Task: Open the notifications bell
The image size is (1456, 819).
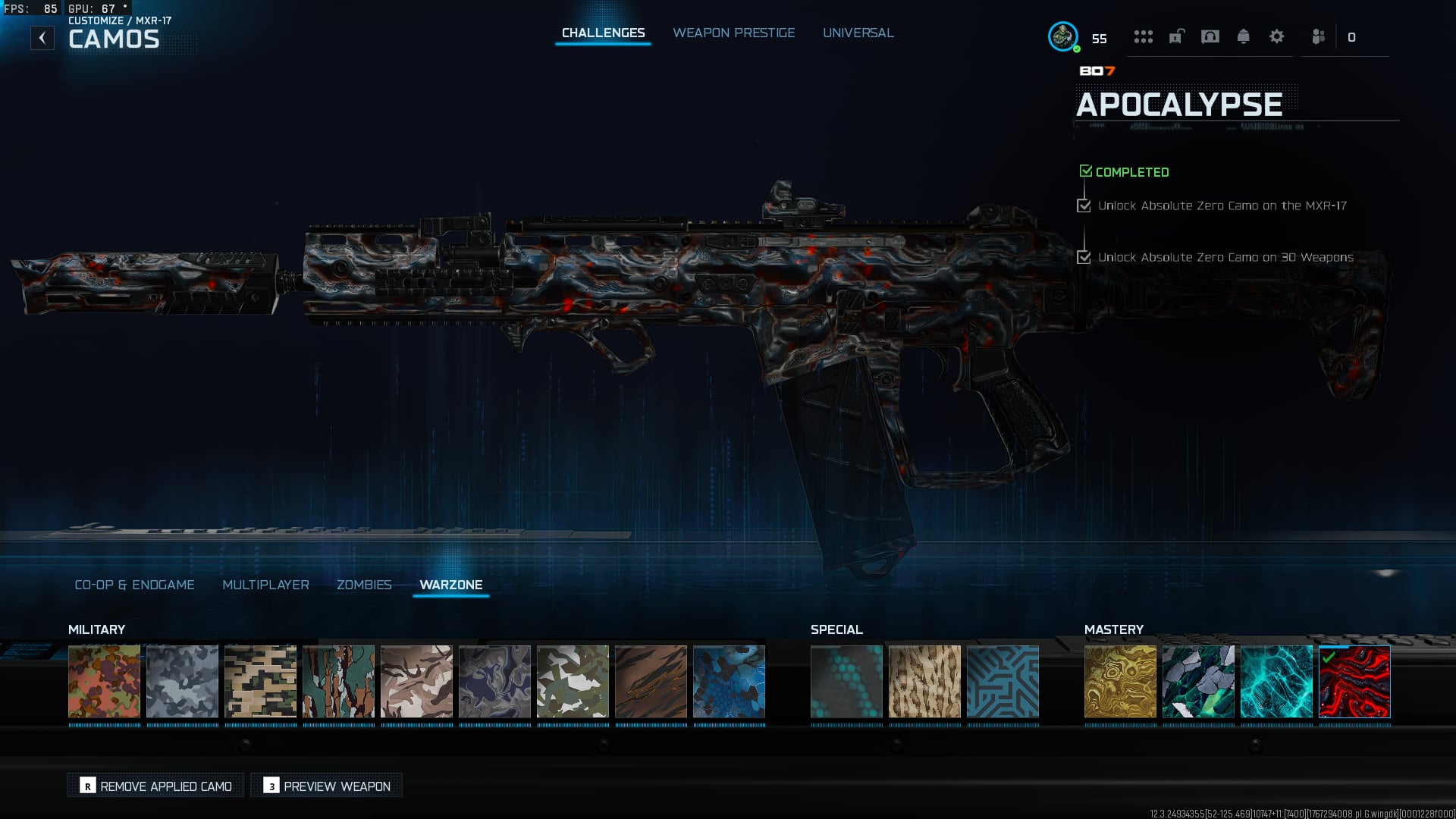Action: 1243,36
